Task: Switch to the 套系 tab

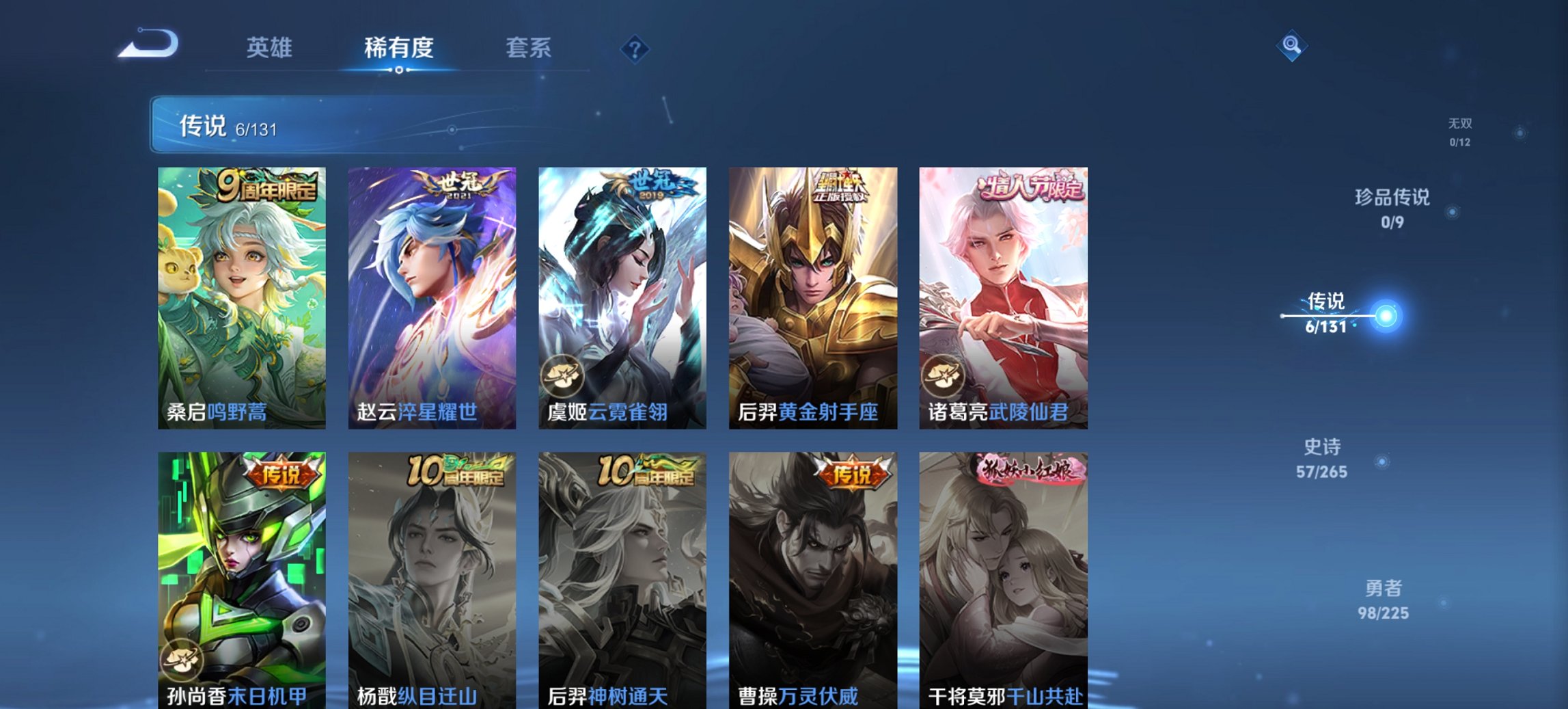Action: point(528,48)
